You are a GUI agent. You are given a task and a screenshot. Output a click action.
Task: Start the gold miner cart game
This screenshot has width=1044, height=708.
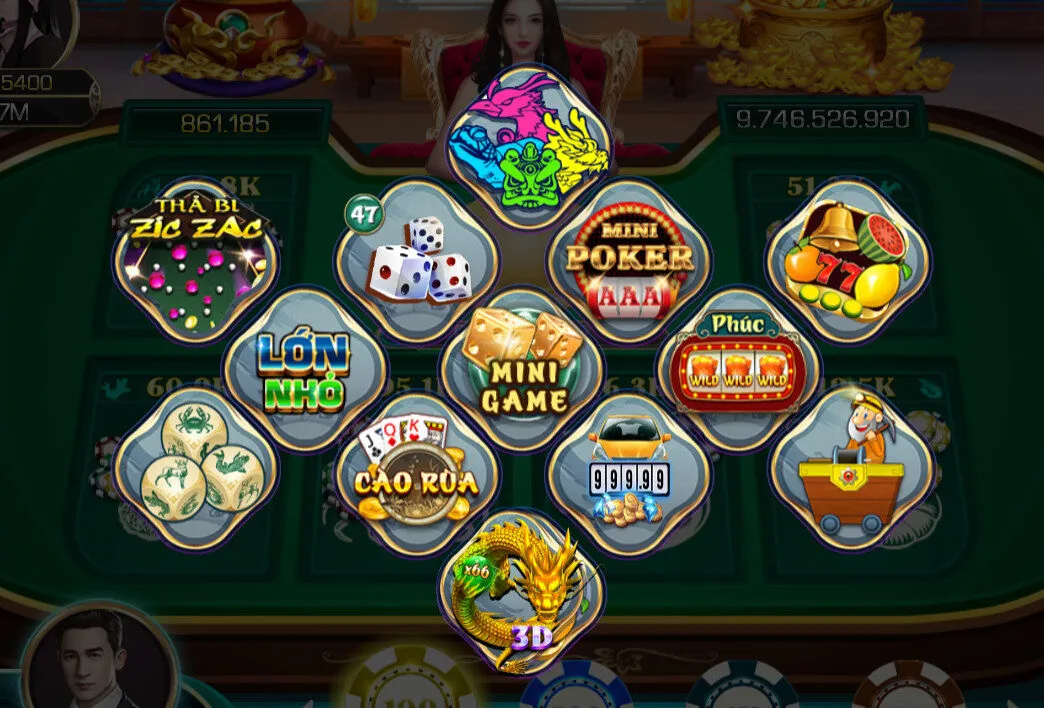tap(852, 470)
